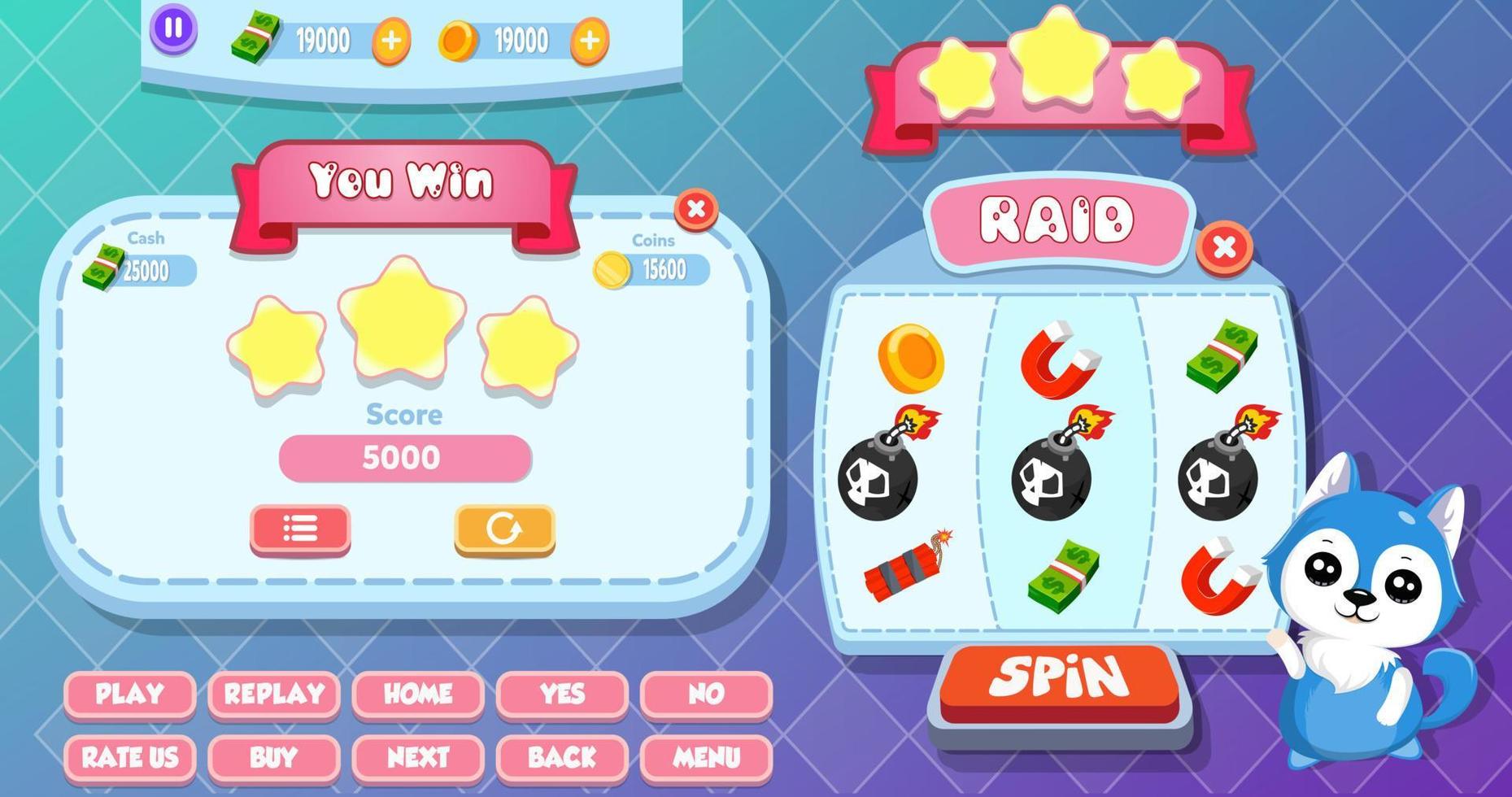This screenshot has width=1512, height=797.
Task: Close the You Win popup
Action: [695, 211]
